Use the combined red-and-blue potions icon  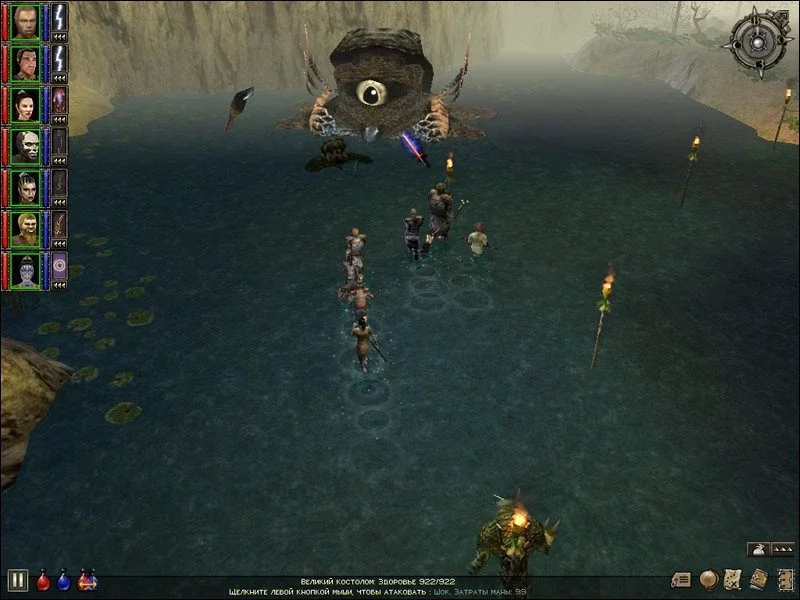(x=87, y=579)
